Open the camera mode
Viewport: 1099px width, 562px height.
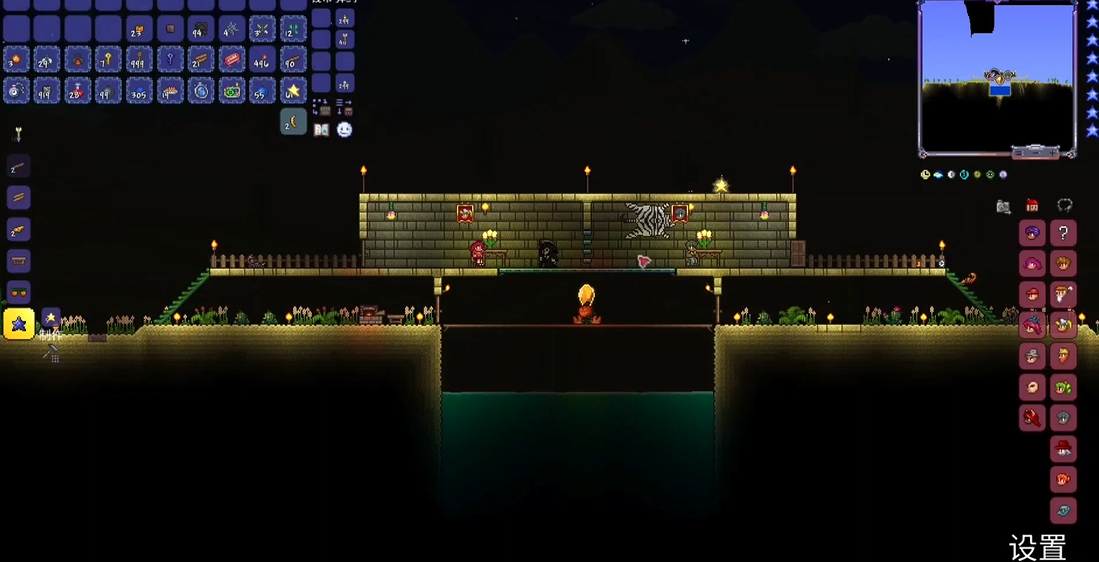(1003, 207)
